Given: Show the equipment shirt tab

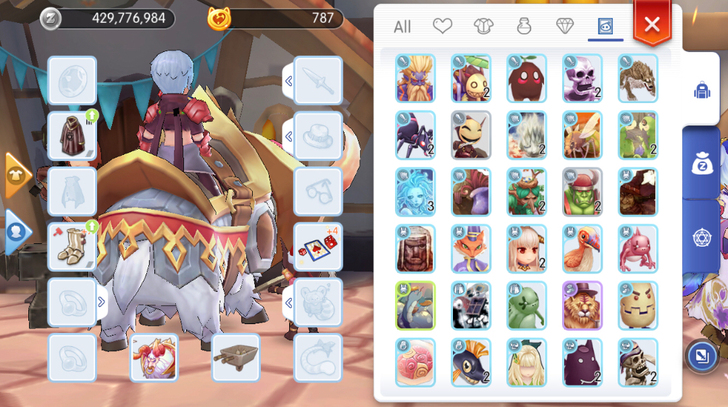Looking at the screenshot, I should 482,27.
